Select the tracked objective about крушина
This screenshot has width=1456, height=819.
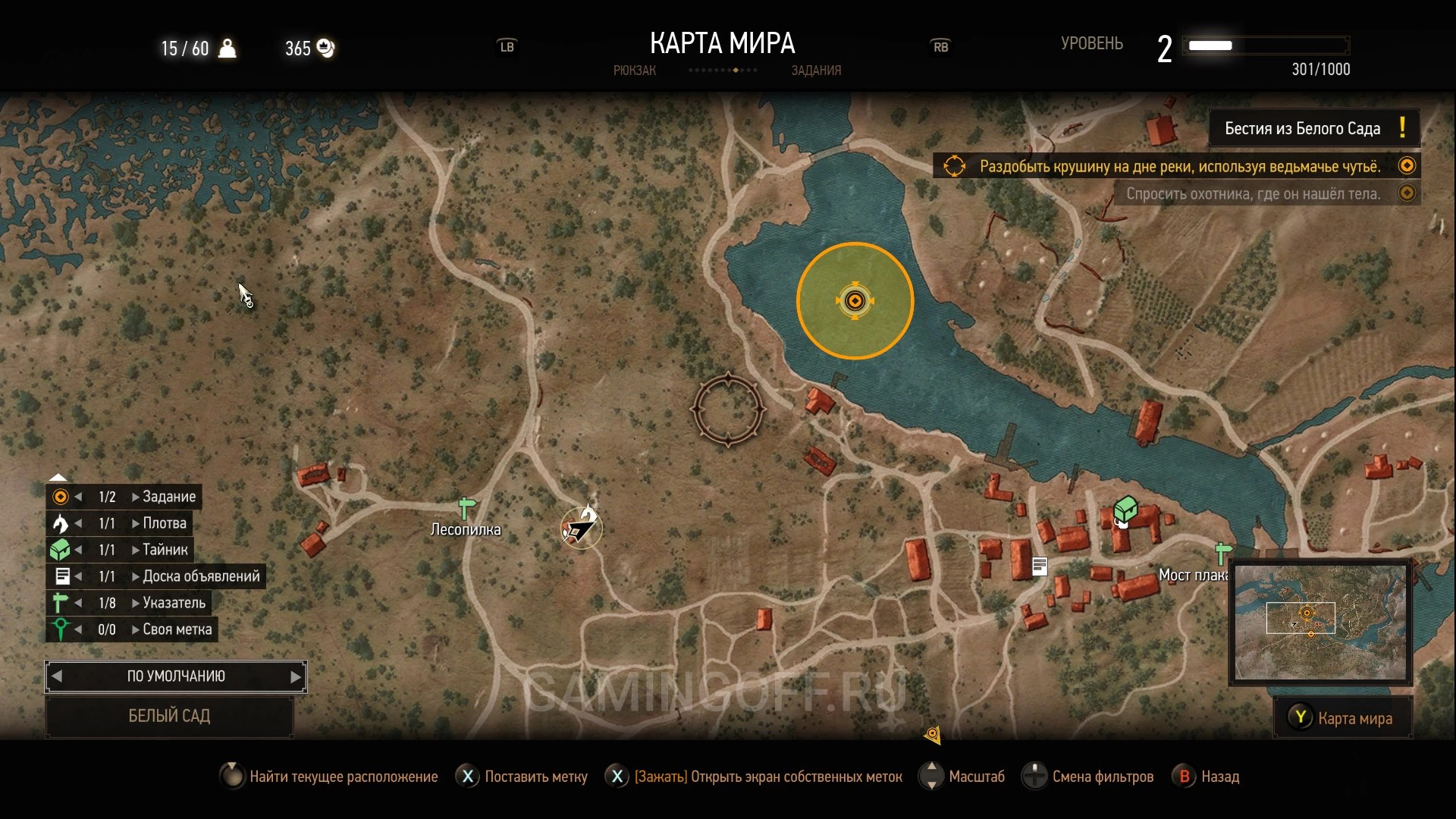(1179, 166)
